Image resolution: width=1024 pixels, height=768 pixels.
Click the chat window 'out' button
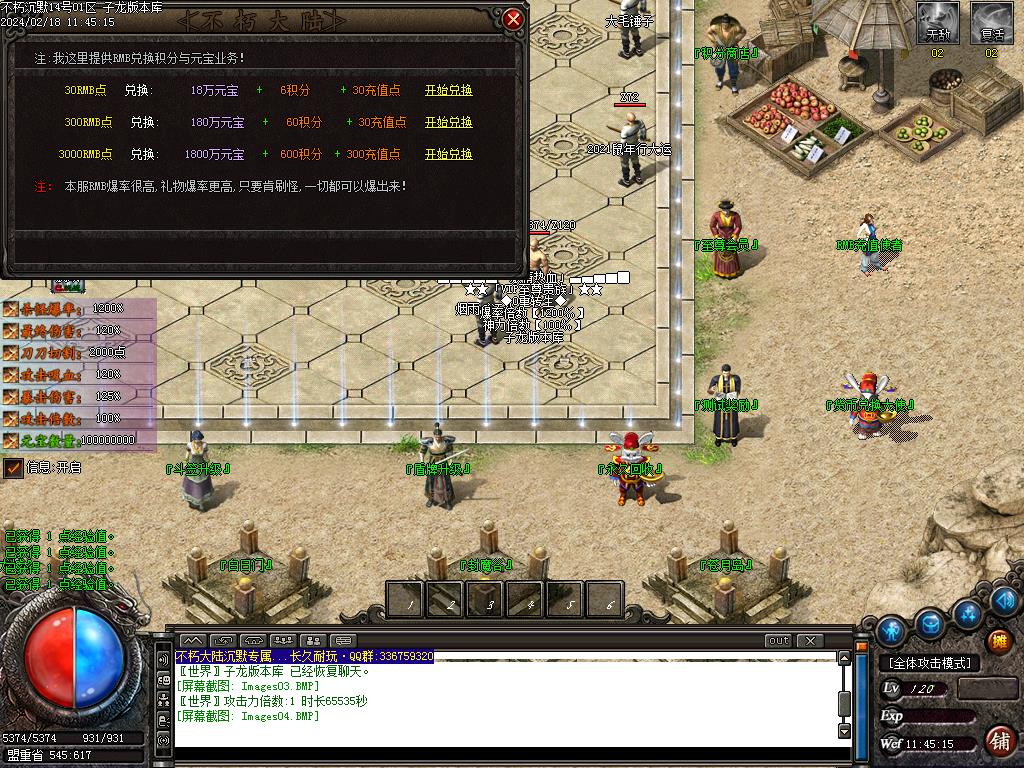tap(777, 640)
